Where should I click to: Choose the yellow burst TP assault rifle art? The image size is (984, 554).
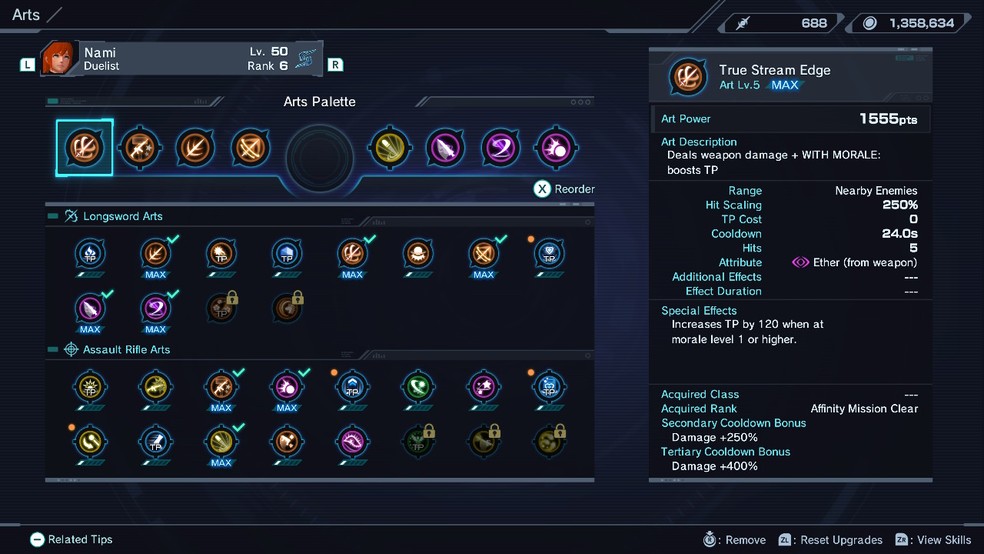90,387
